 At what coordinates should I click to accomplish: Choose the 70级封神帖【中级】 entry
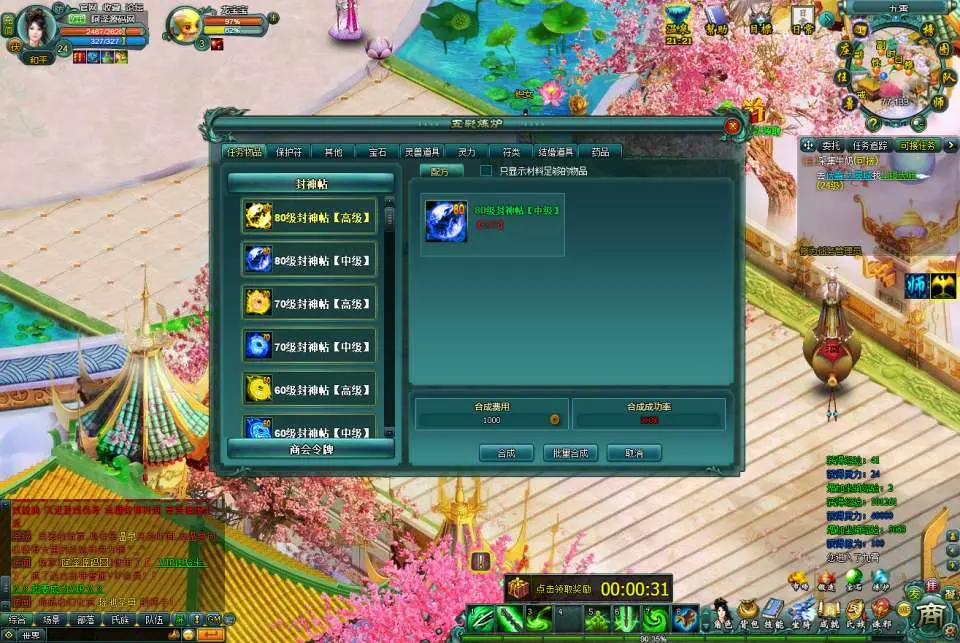(x=310, y=346)
